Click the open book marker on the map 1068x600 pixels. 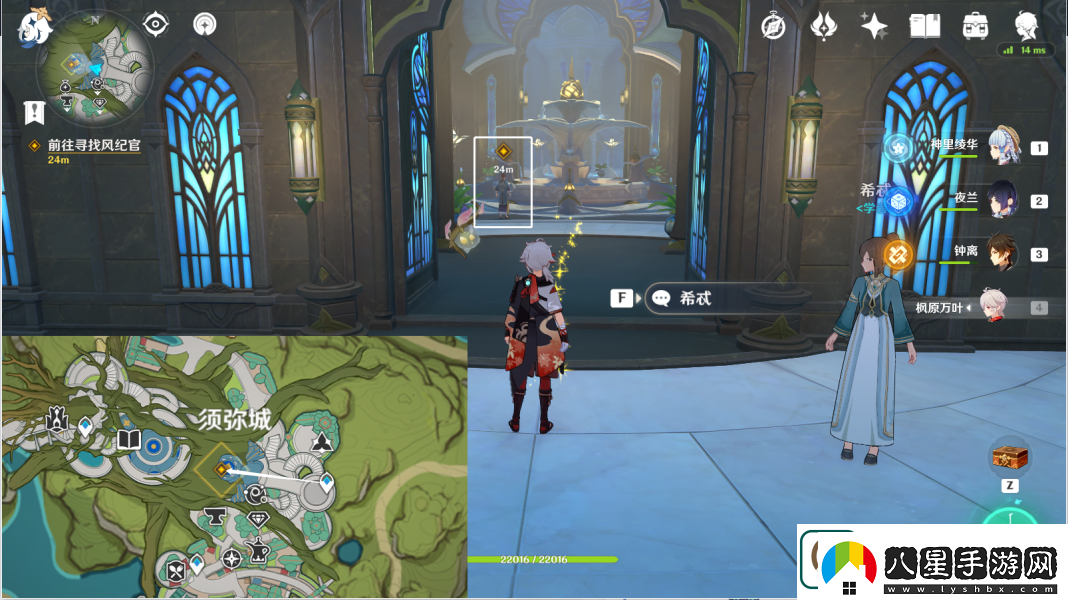pyautogui.click(x=128, y=440)
